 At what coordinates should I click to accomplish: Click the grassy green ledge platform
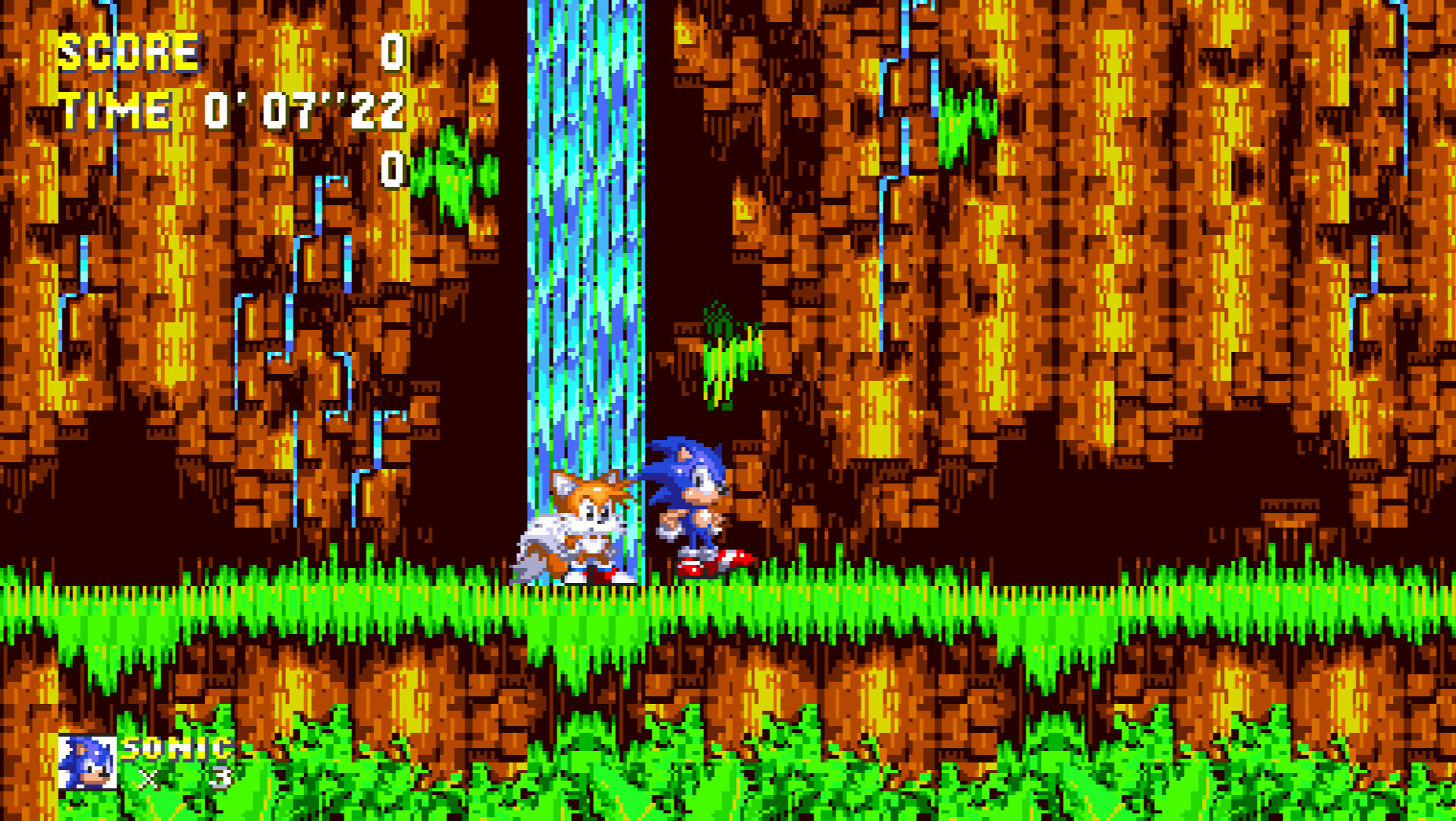[304, 601]
